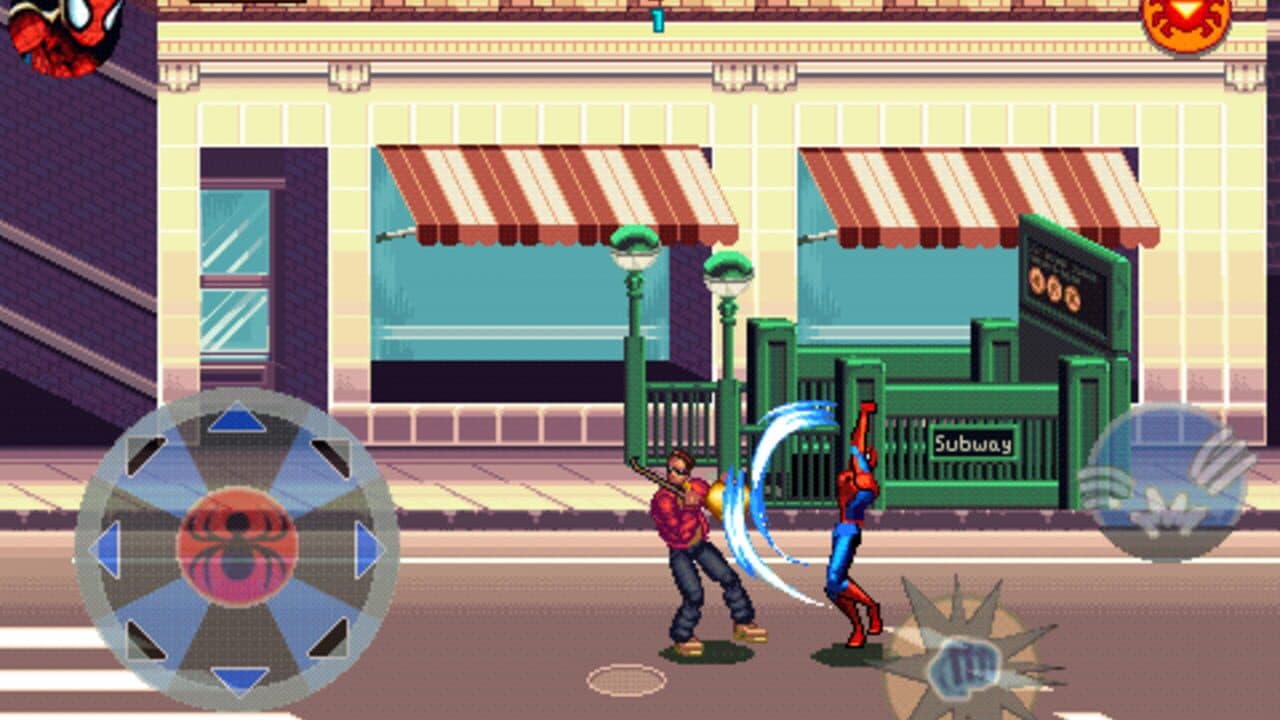1280x720 pixels.
Task: Tap Spider-Man mid-kick near the subway entrance
Action: point(850,520)
